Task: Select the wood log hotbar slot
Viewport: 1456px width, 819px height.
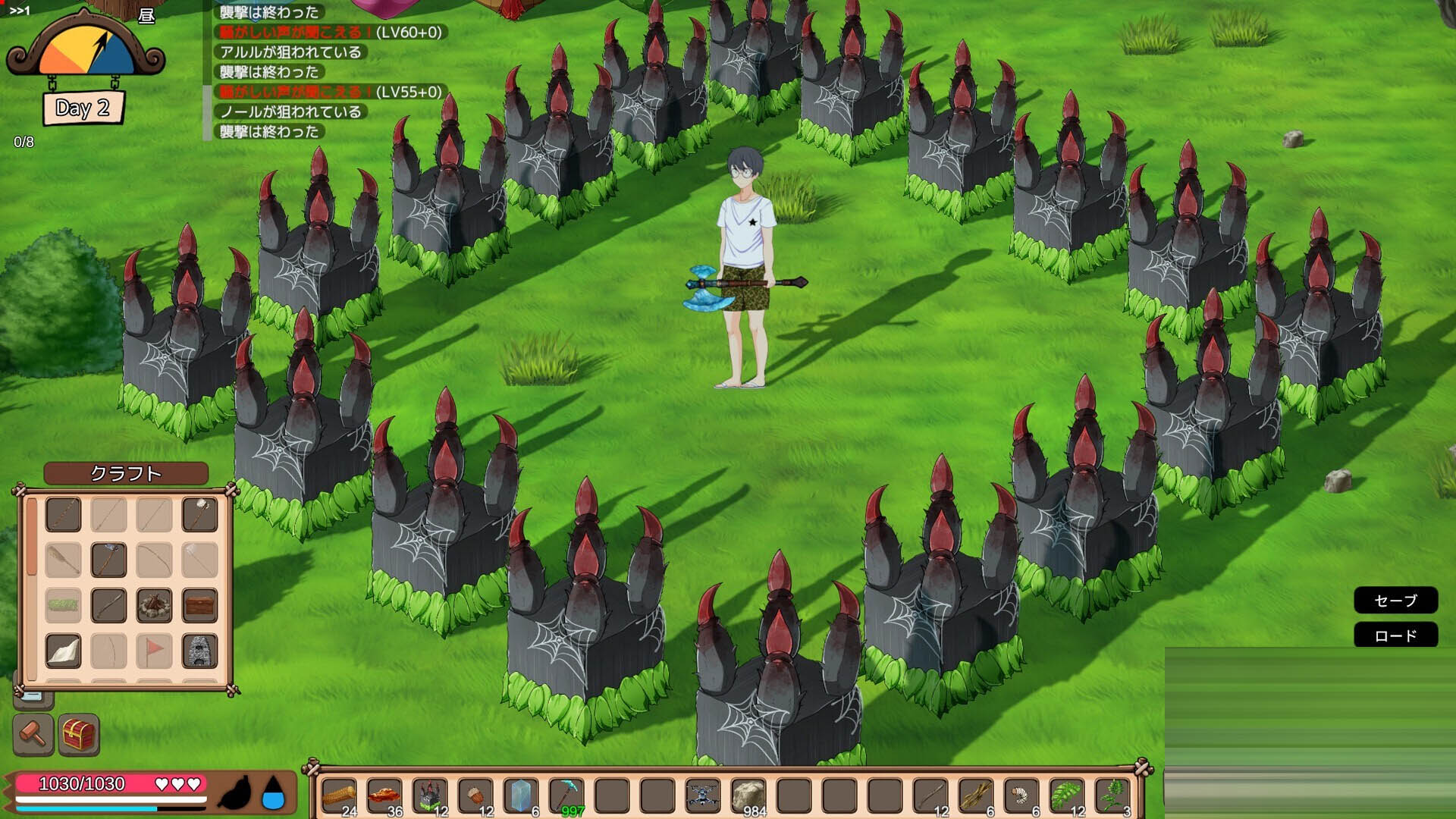Action: point(339,796)
